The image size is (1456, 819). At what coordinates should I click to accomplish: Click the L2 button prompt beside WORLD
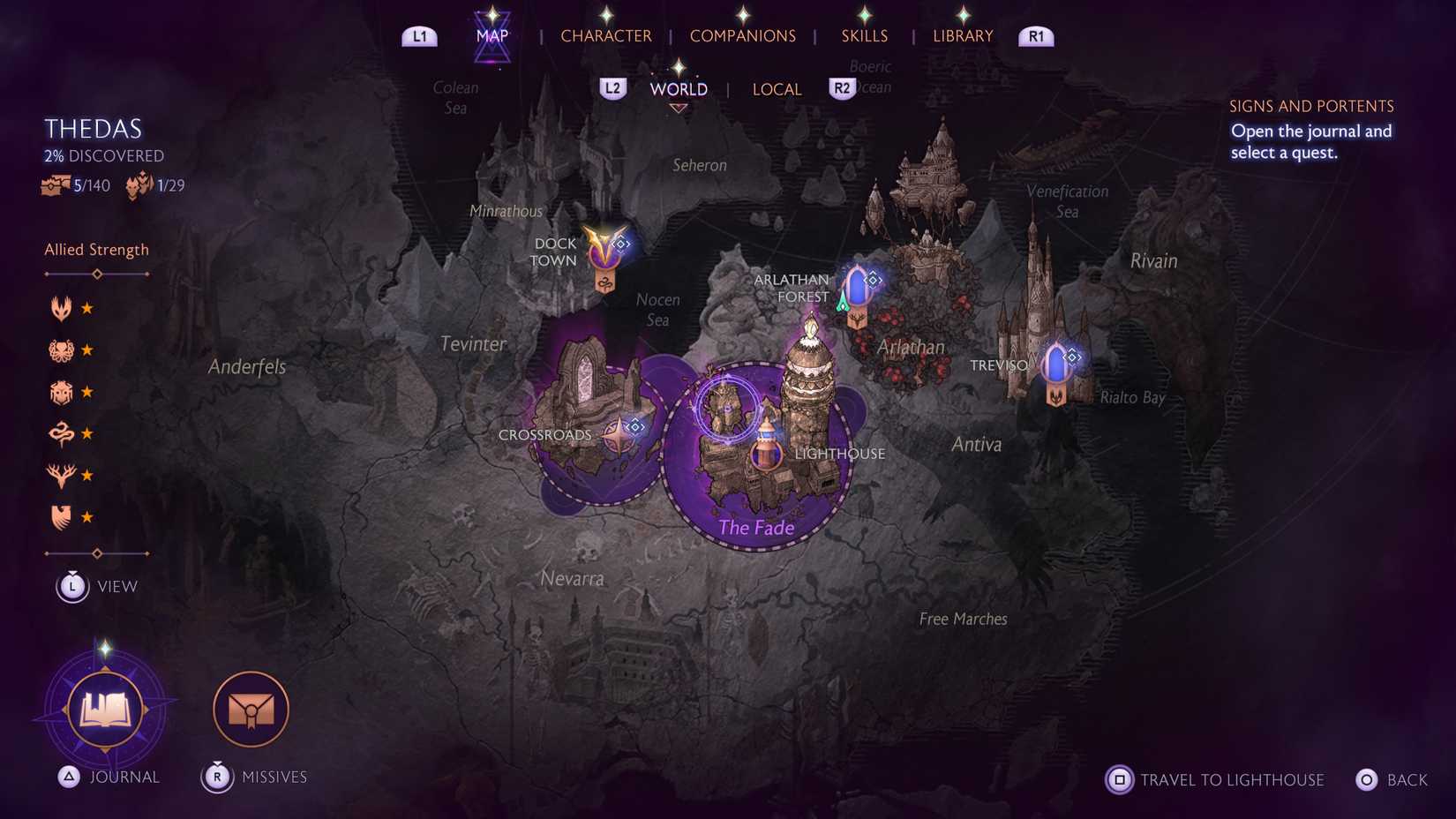tap(612, 88)
